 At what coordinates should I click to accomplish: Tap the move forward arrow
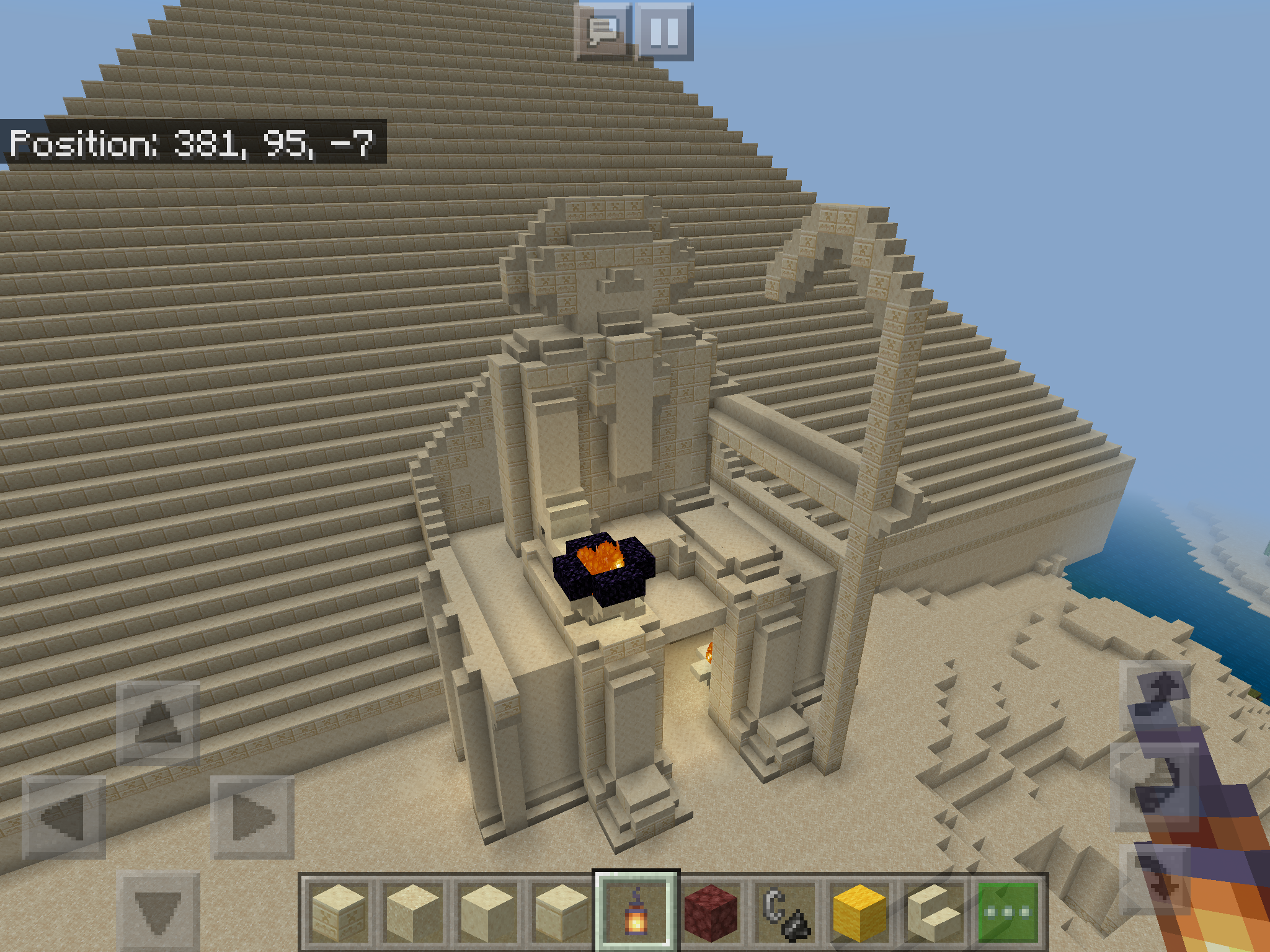(x=158, y=722)
